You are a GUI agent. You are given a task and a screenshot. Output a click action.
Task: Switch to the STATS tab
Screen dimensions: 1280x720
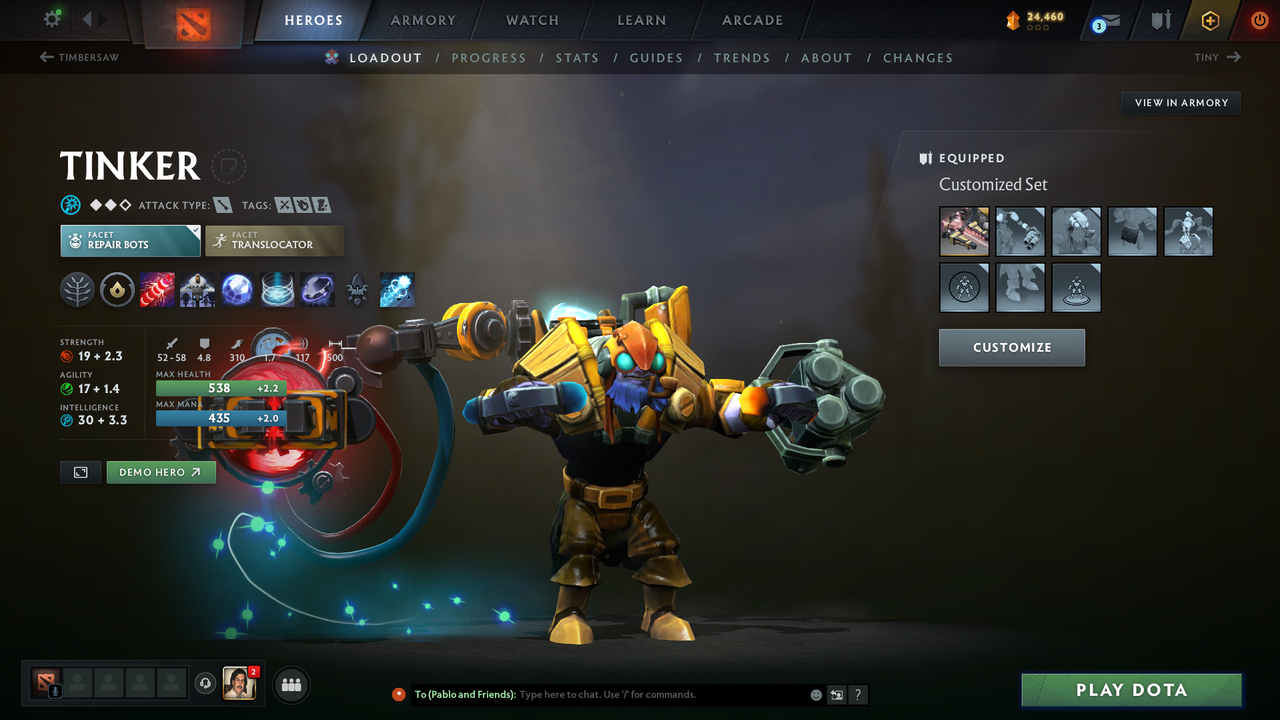577,57
